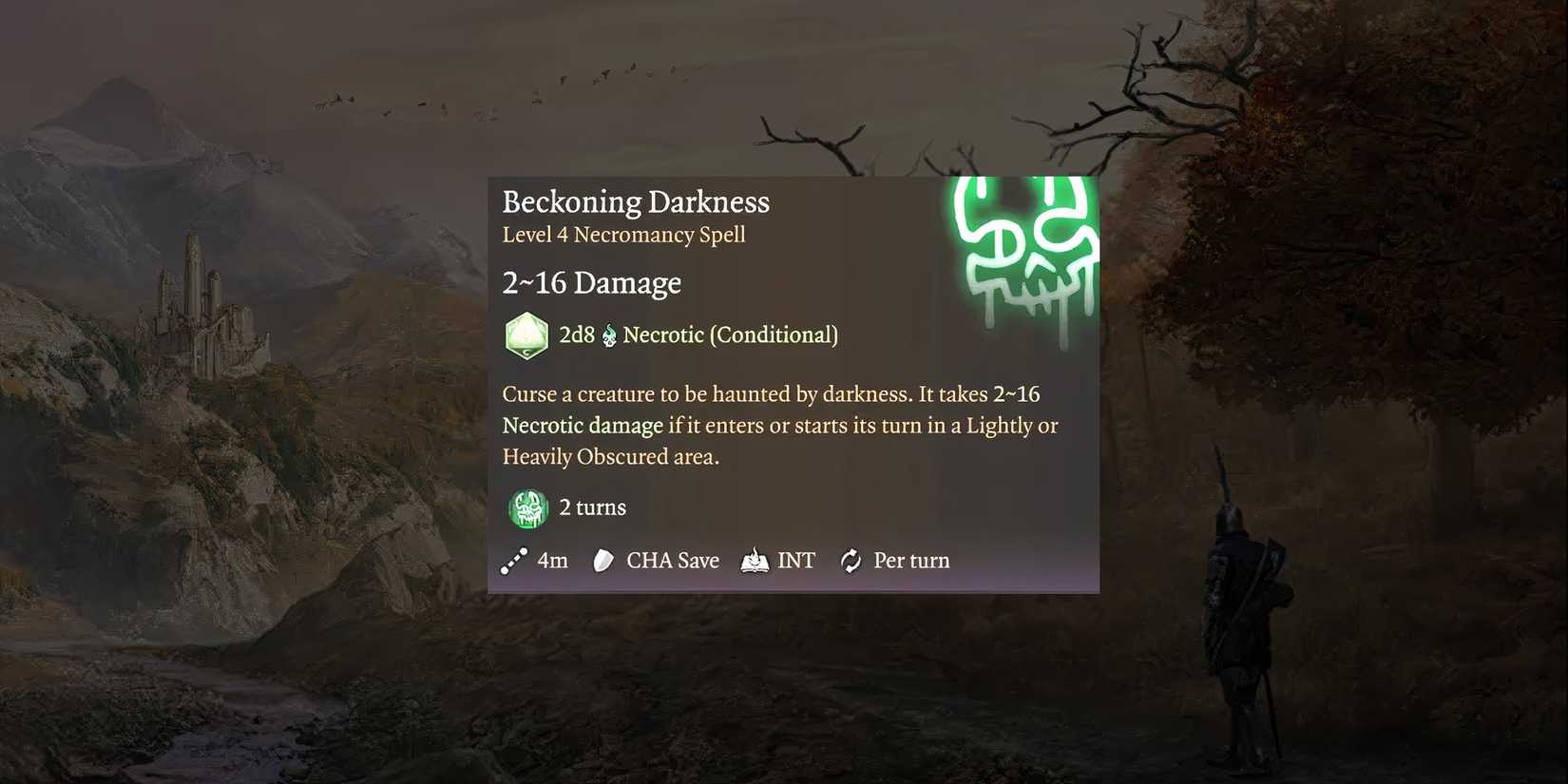Click the green d8 damage die icon
This screenshot has height=784, width=1568.
point(526,335)
